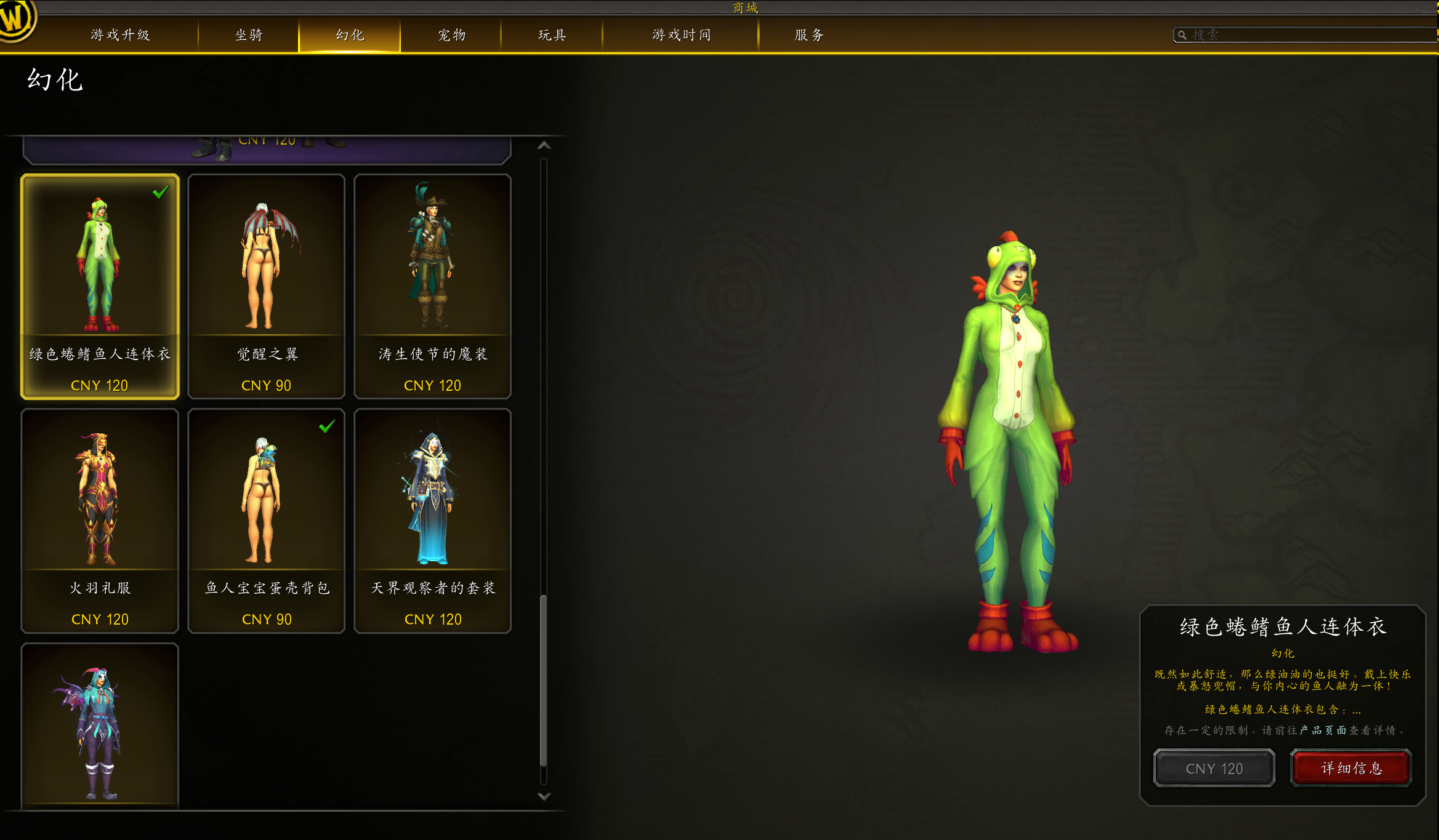Switch to the 玩具 toys tab
This screenshot has width=1439, height=840.
(552, 35)
